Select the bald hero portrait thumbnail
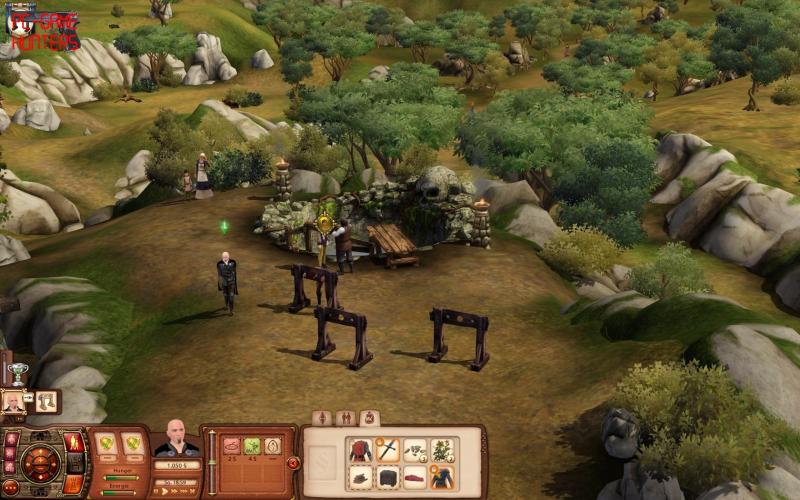 pos(15,402)
